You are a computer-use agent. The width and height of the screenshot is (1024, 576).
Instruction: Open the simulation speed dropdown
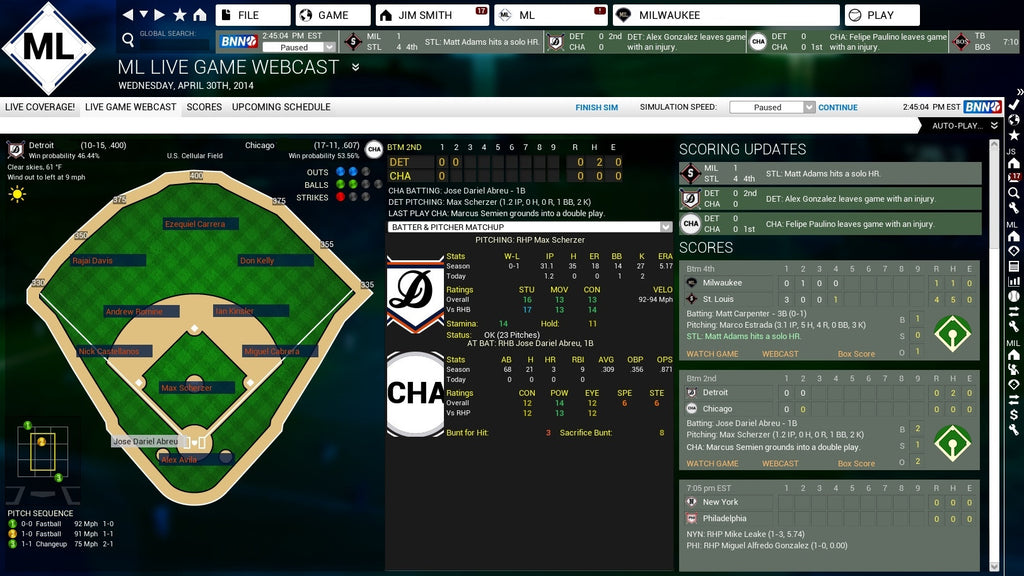point(771,107)
